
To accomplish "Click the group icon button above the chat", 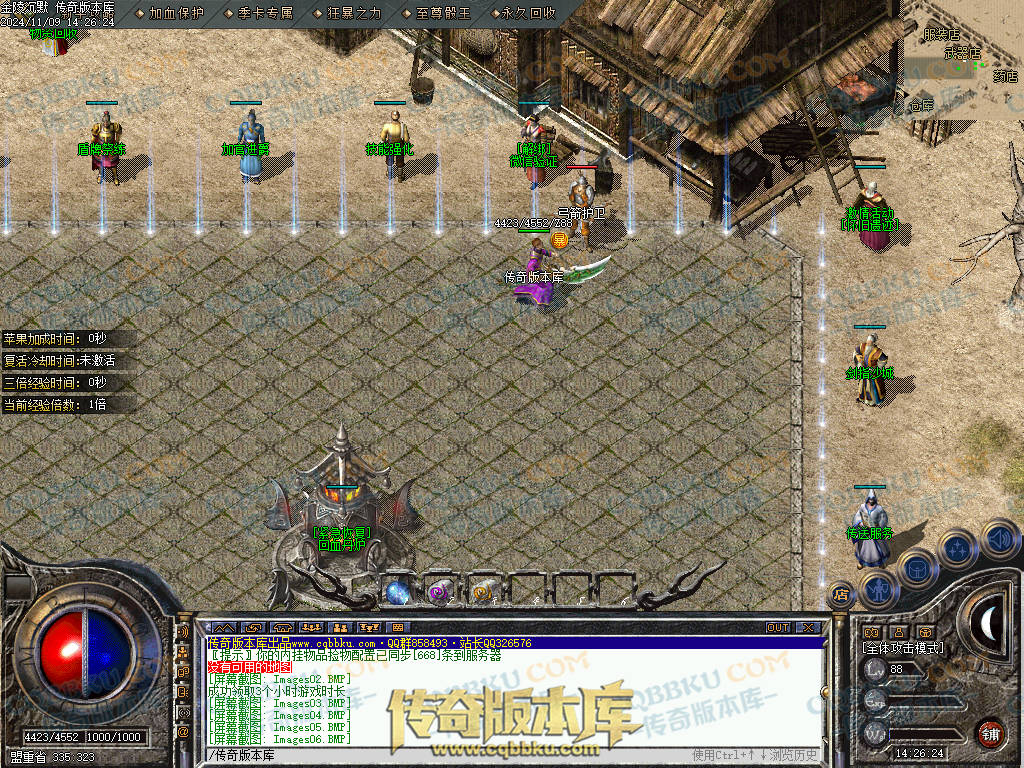I will pyautogui.click(x=339, y=628).
